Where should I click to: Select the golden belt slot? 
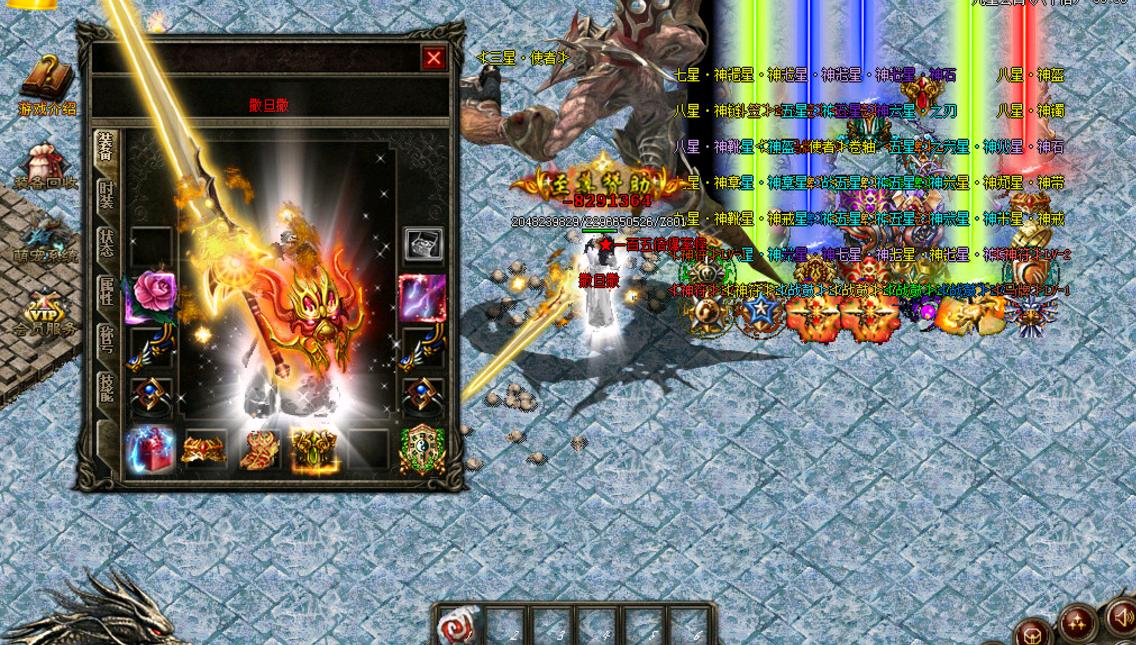[x=204, y=450]
